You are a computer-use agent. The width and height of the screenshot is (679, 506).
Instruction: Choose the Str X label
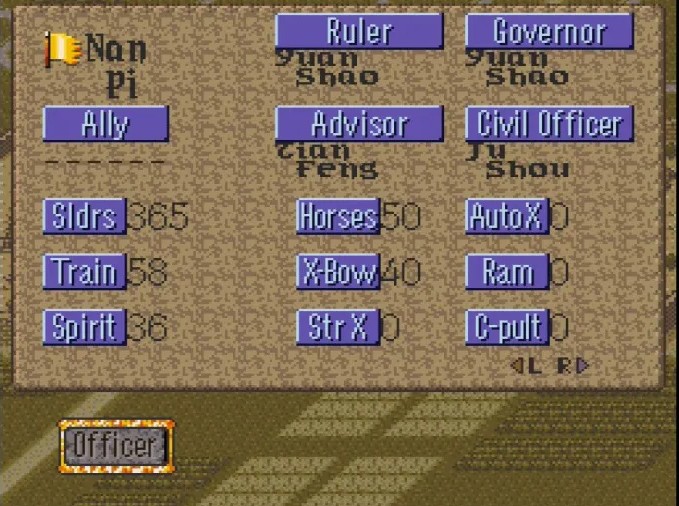click(x=338, y=327)
